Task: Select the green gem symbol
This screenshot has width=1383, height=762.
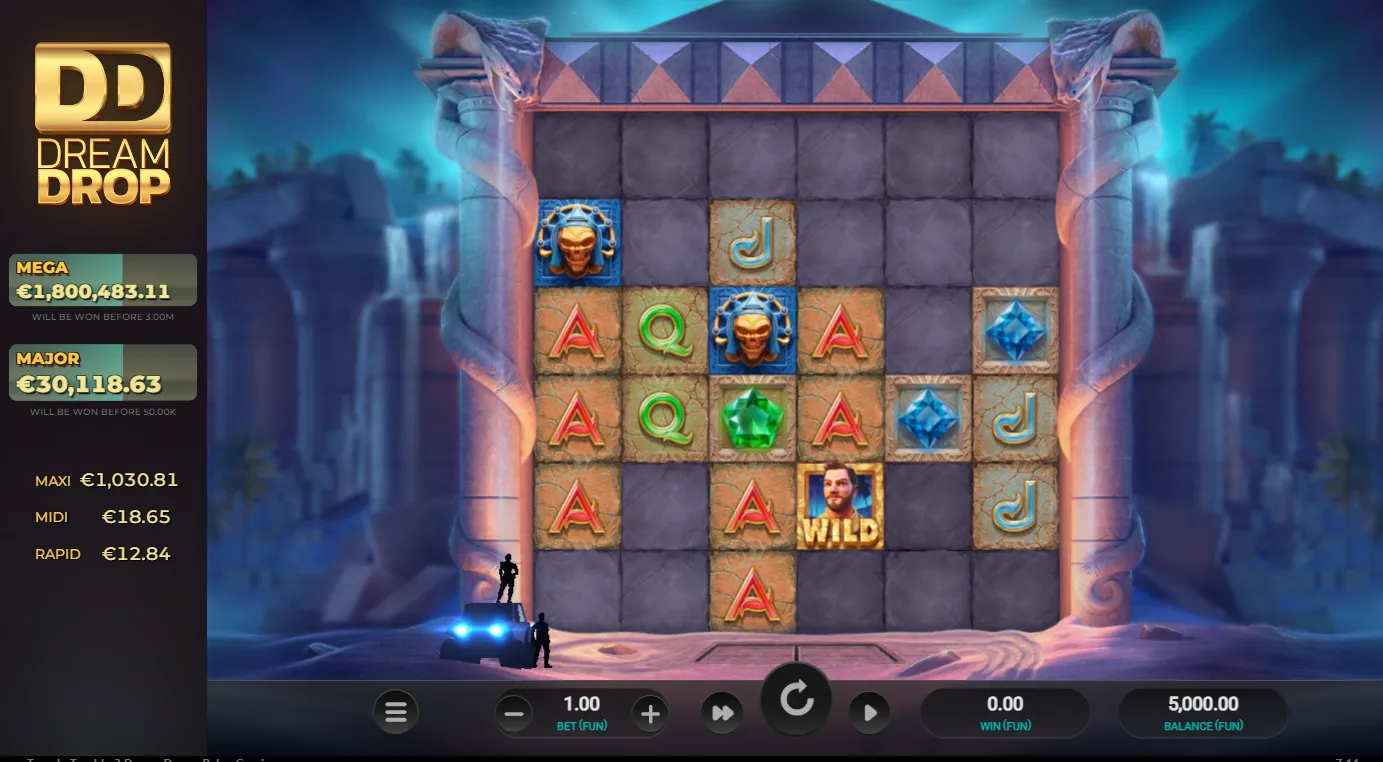Action: tap(753, 418)
